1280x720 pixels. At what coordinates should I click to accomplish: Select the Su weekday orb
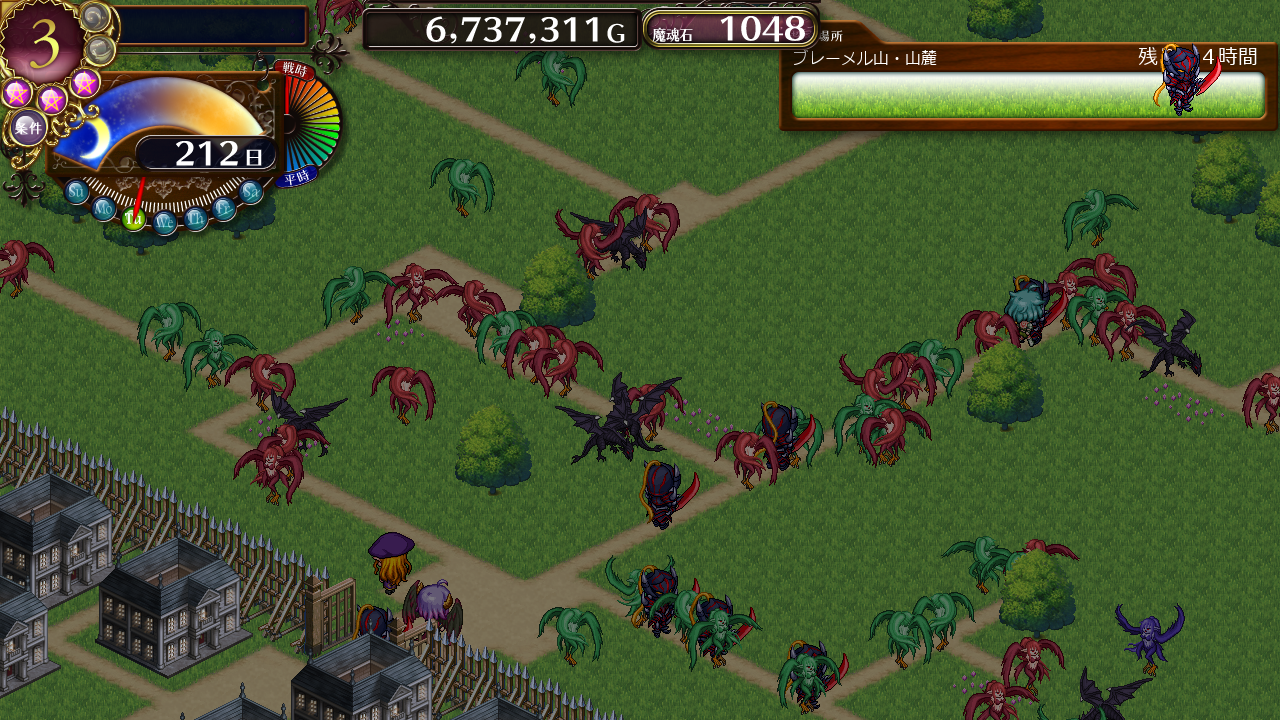77,191
